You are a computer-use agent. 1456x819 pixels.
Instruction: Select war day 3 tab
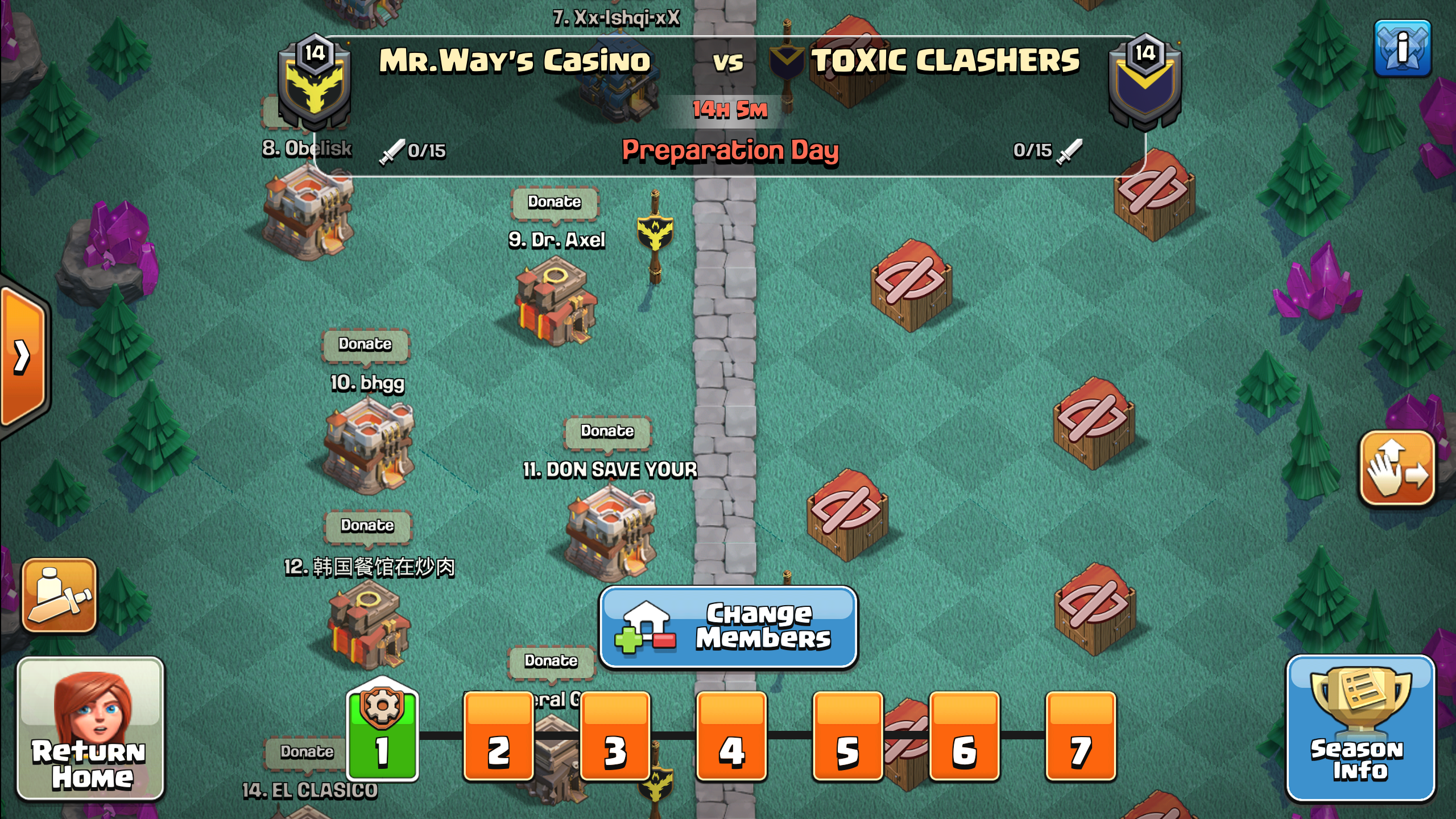[615, 737]
